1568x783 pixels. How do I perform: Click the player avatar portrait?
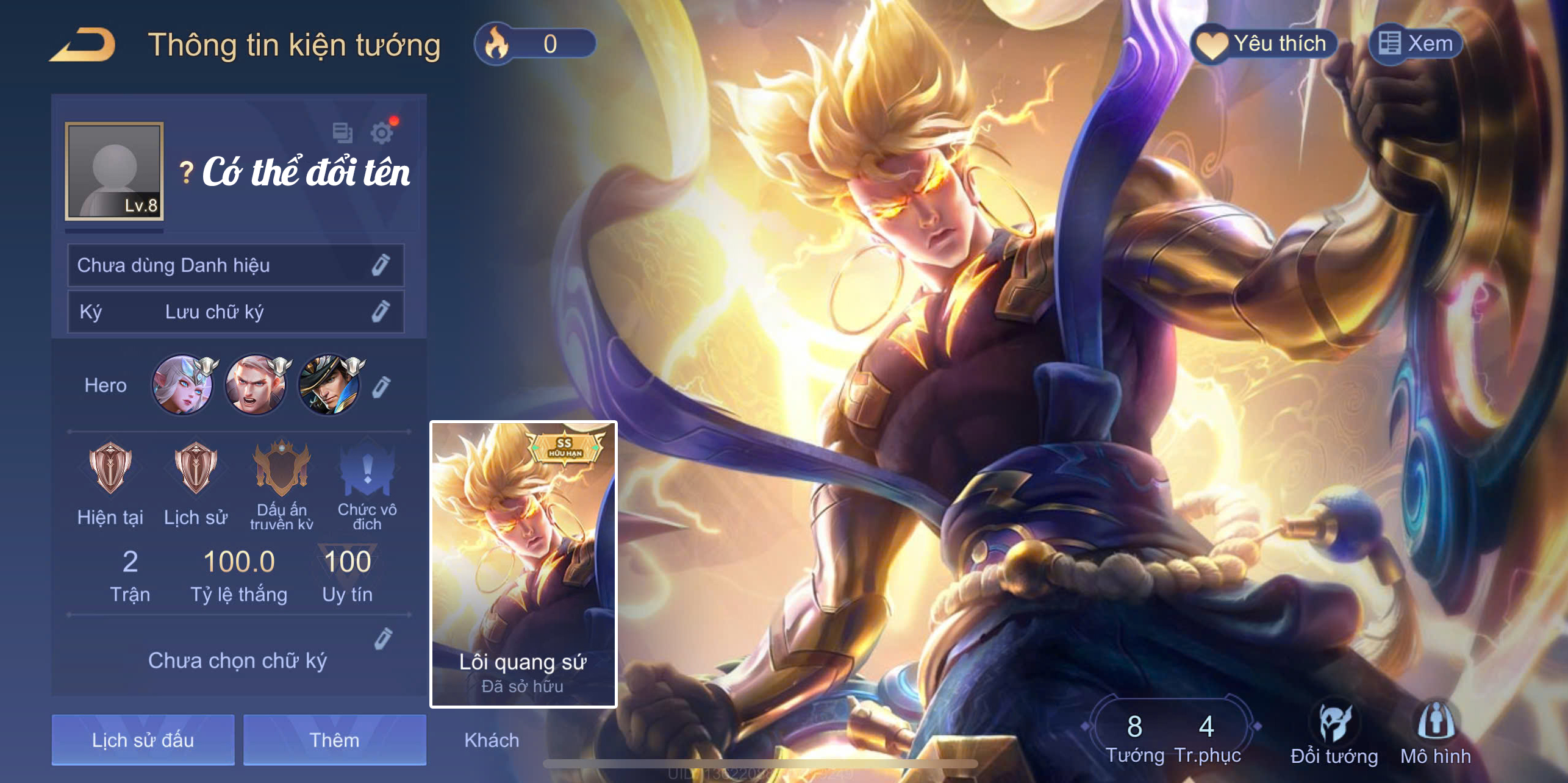tap(114, 171)
